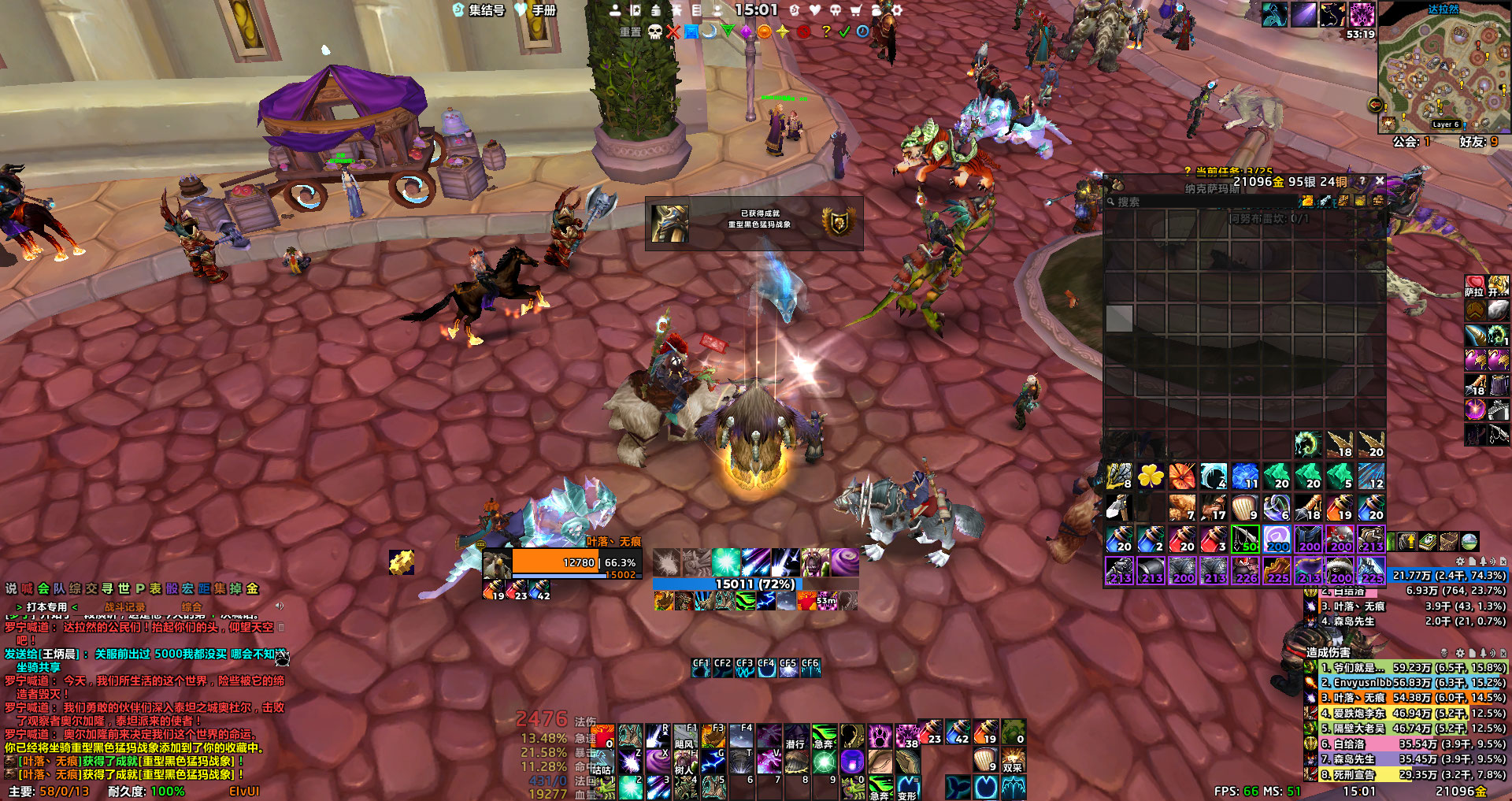Click the bag help question mark
This screenshot has width=1512, height=801.
click(x=1362, y=181)
